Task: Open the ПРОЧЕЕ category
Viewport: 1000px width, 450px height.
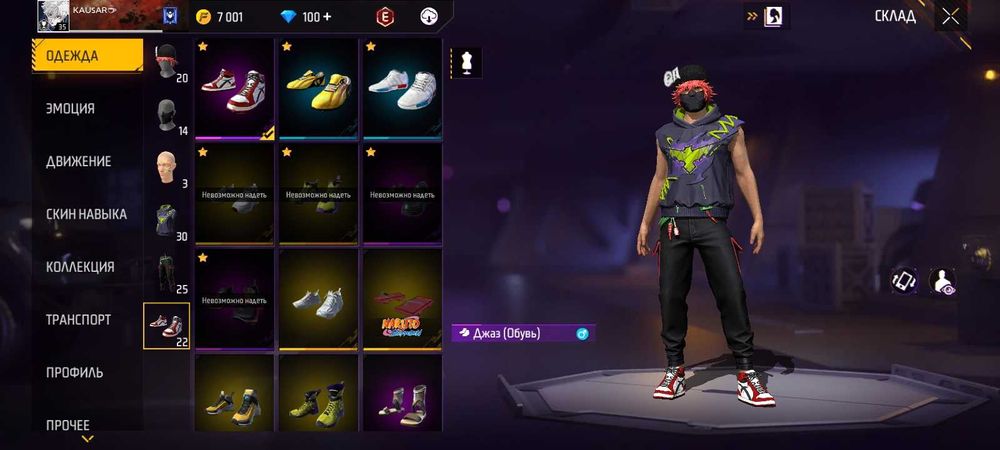Action: (x=68, y=425)
